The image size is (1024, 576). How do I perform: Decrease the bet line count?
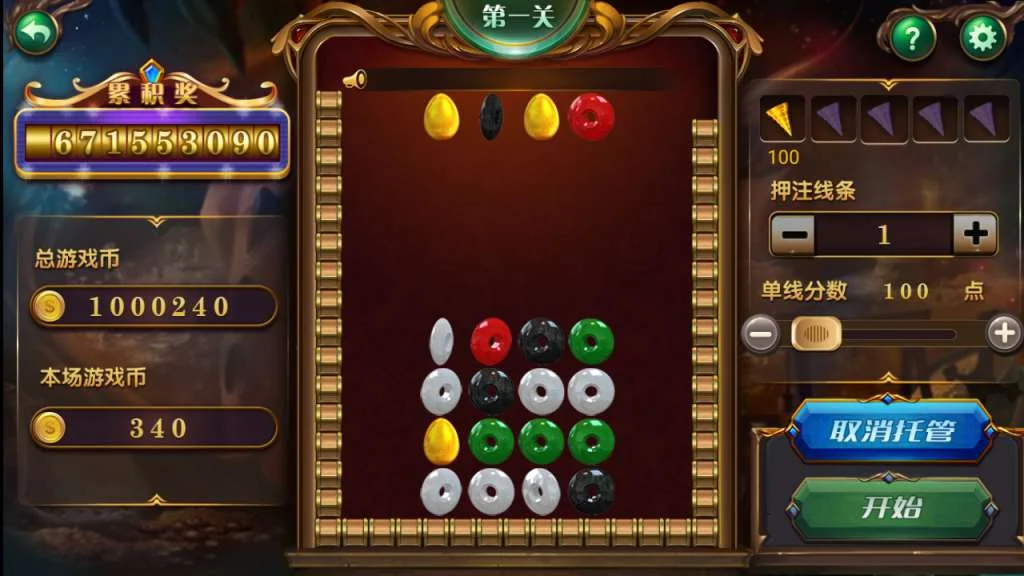point(793,235)
